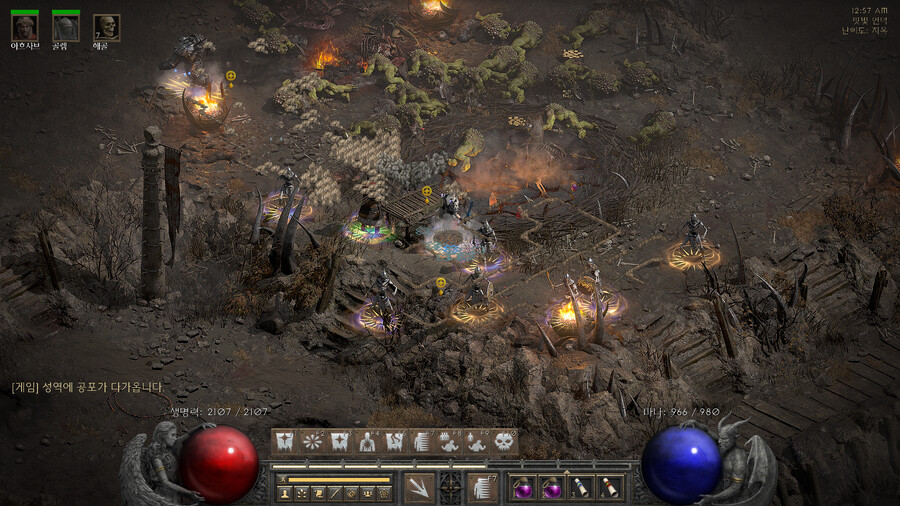Image resolution: width=900 pixels, height=506 pixels.
Task: Use the F9 summon figure skill
Action: [x=476, y=441]
